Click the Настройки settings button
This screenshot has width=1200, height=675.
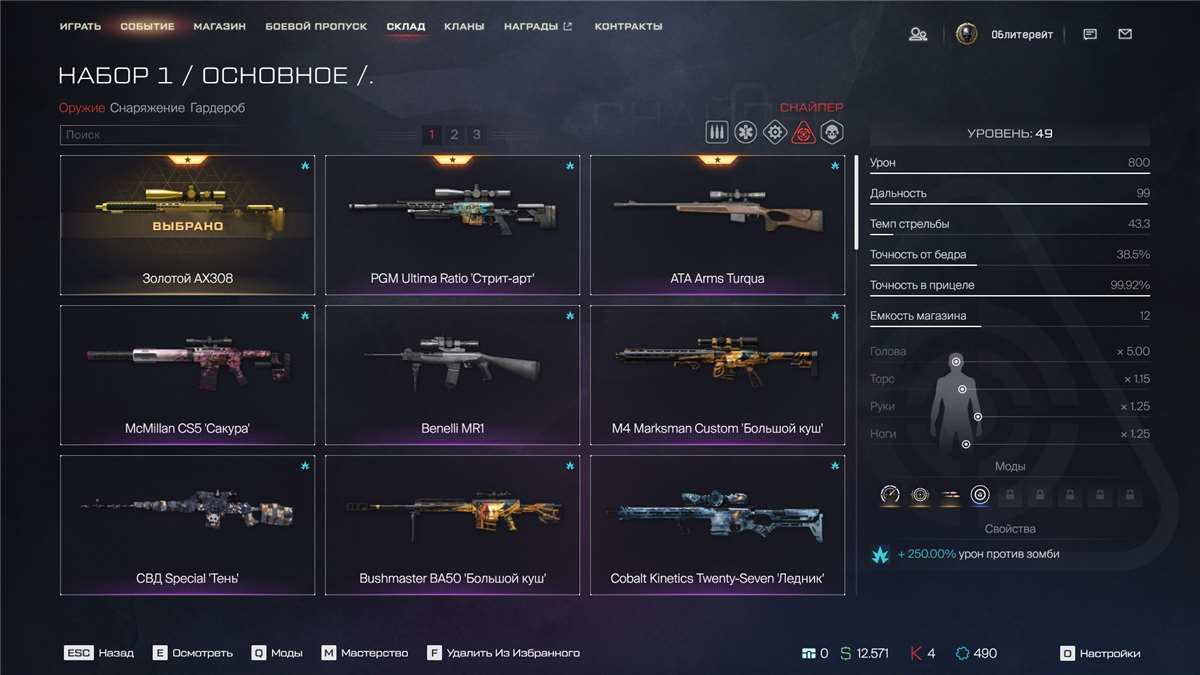pyautogui.click(x=1100, y=653)
